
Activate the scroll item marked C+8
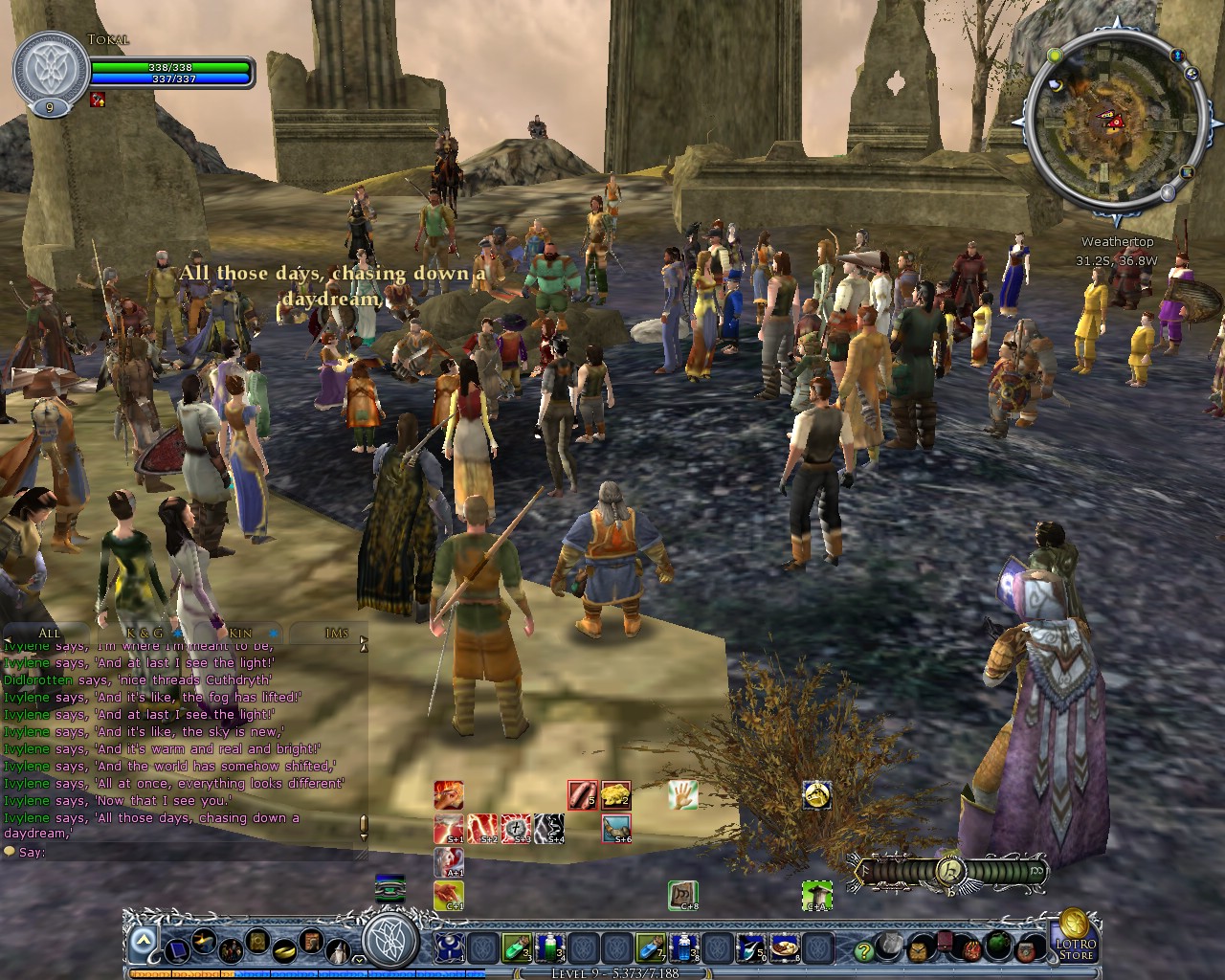[x=682, y=895]
